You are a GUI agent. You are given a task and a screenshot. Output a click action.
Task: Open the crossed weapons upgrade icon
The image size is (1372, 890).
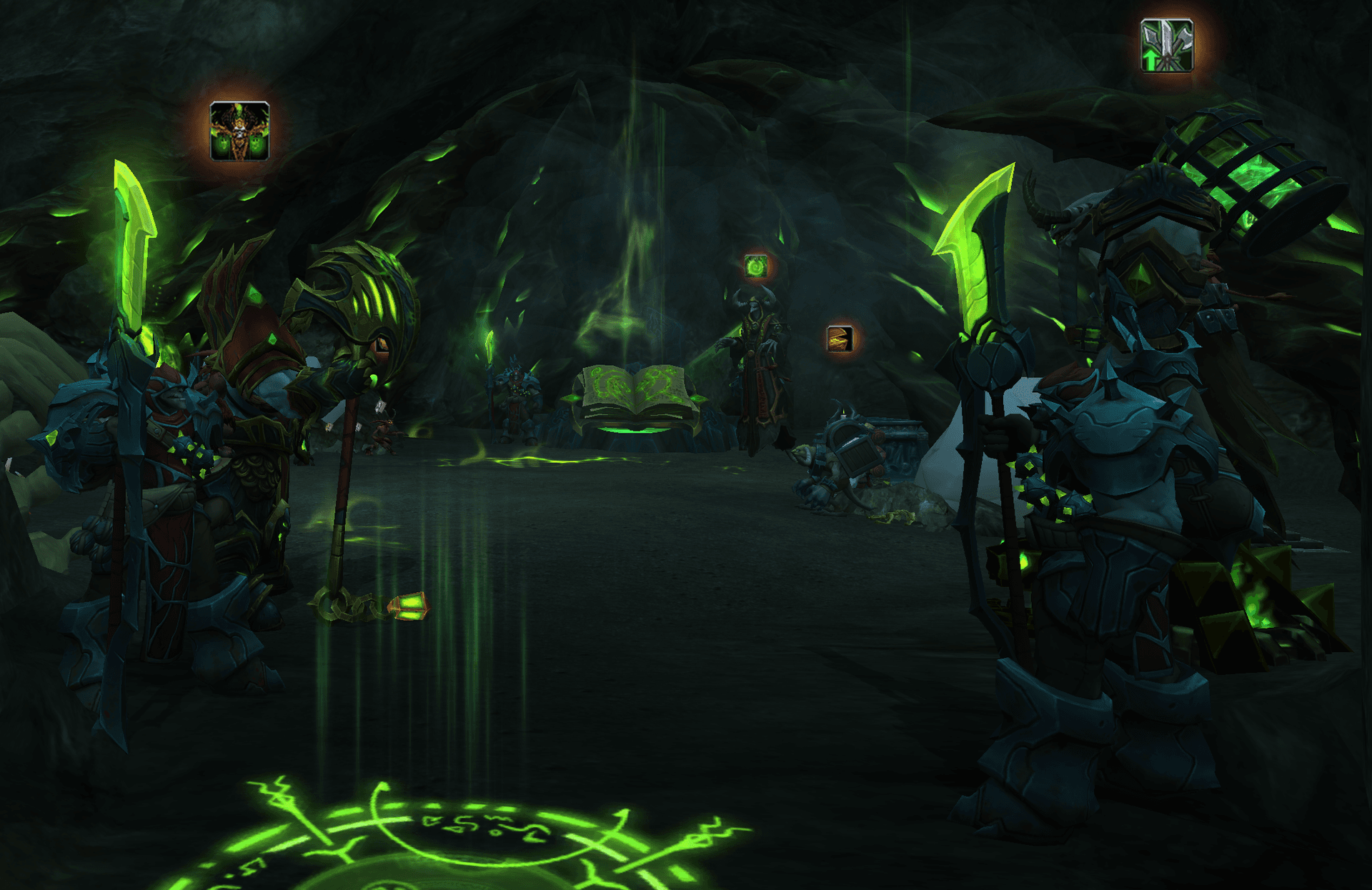1166,46
